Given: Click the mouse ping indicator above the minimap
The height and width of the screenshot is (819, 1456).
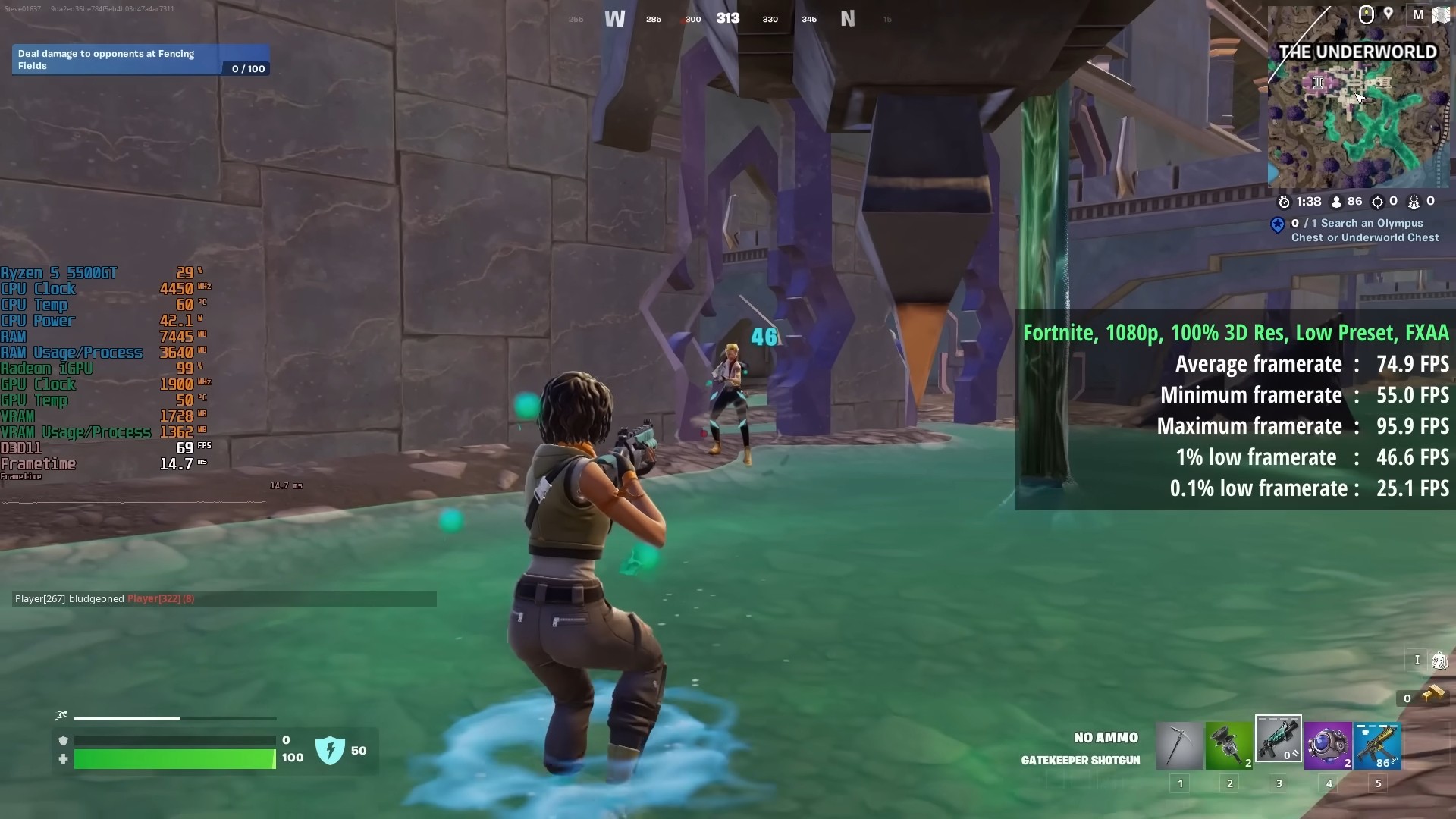Looking at the screenshot, I should (x=1366, y=14).
